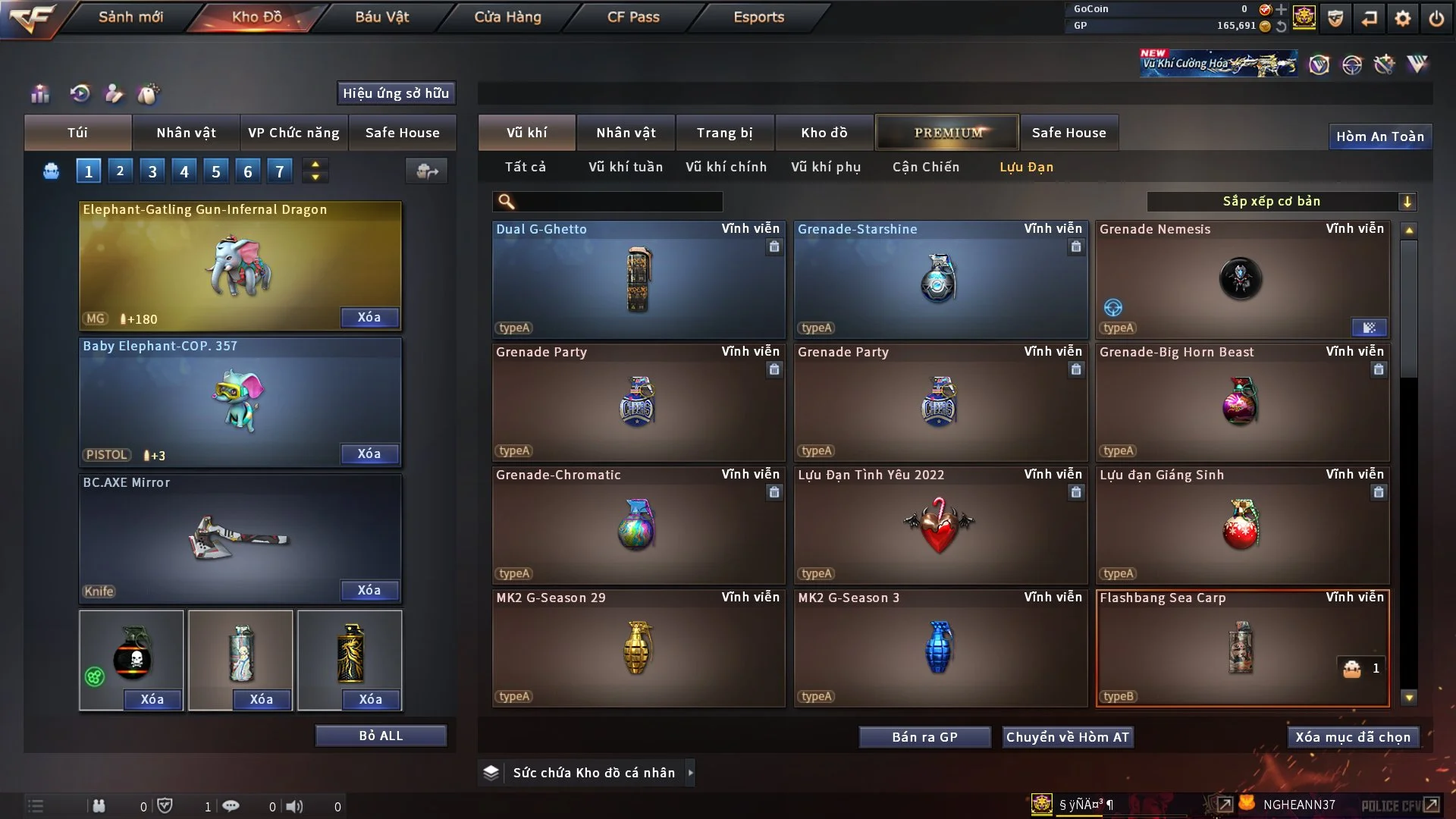Show the Cận Chiến melee category
Image resolution: width=1456 pixels, height=819 pixels.
pyautogui.click(x=925, y=167)
